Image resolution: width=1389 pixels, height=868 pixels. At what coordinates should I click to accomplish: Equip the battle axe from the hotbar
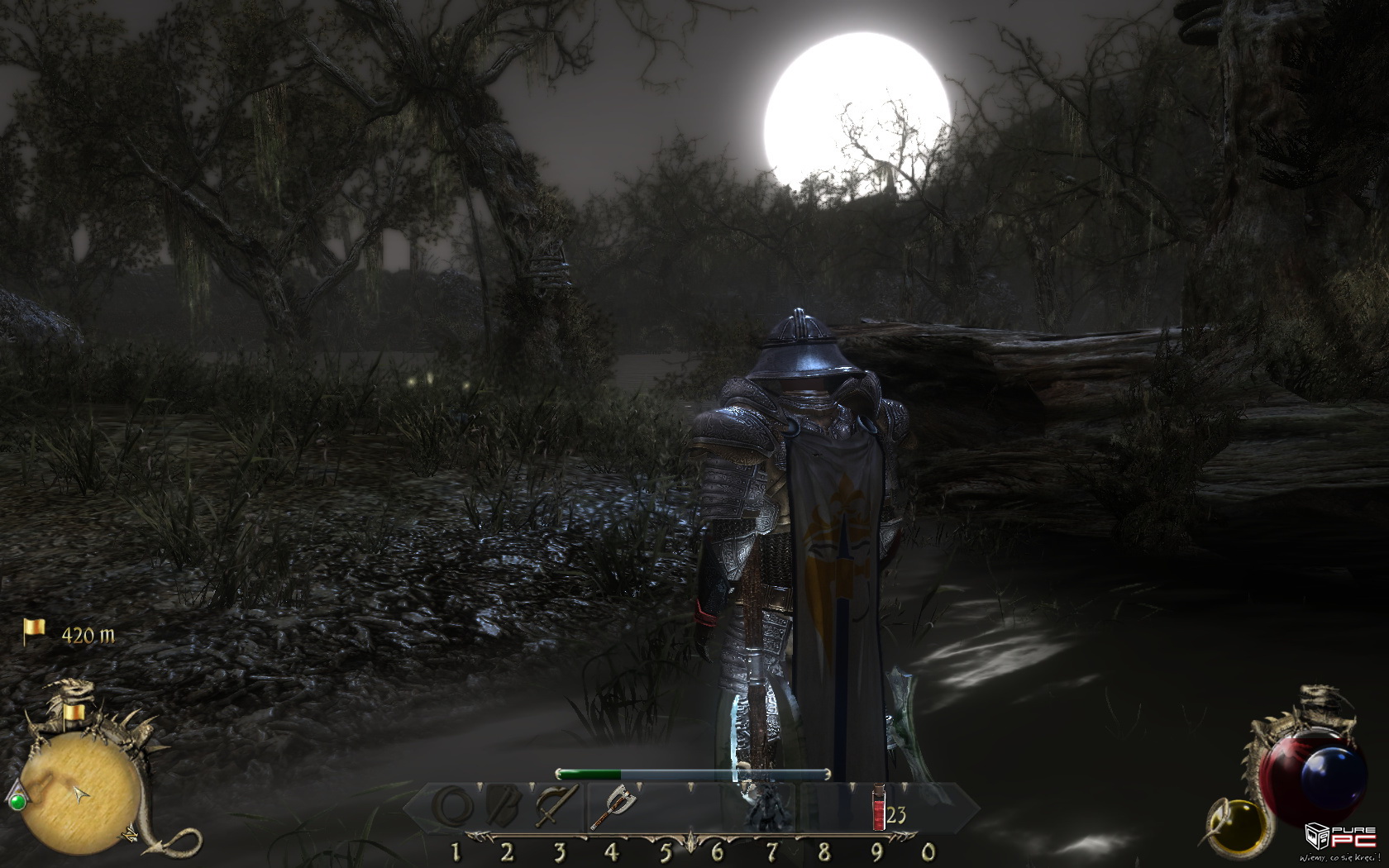click(x=611, y=807)
